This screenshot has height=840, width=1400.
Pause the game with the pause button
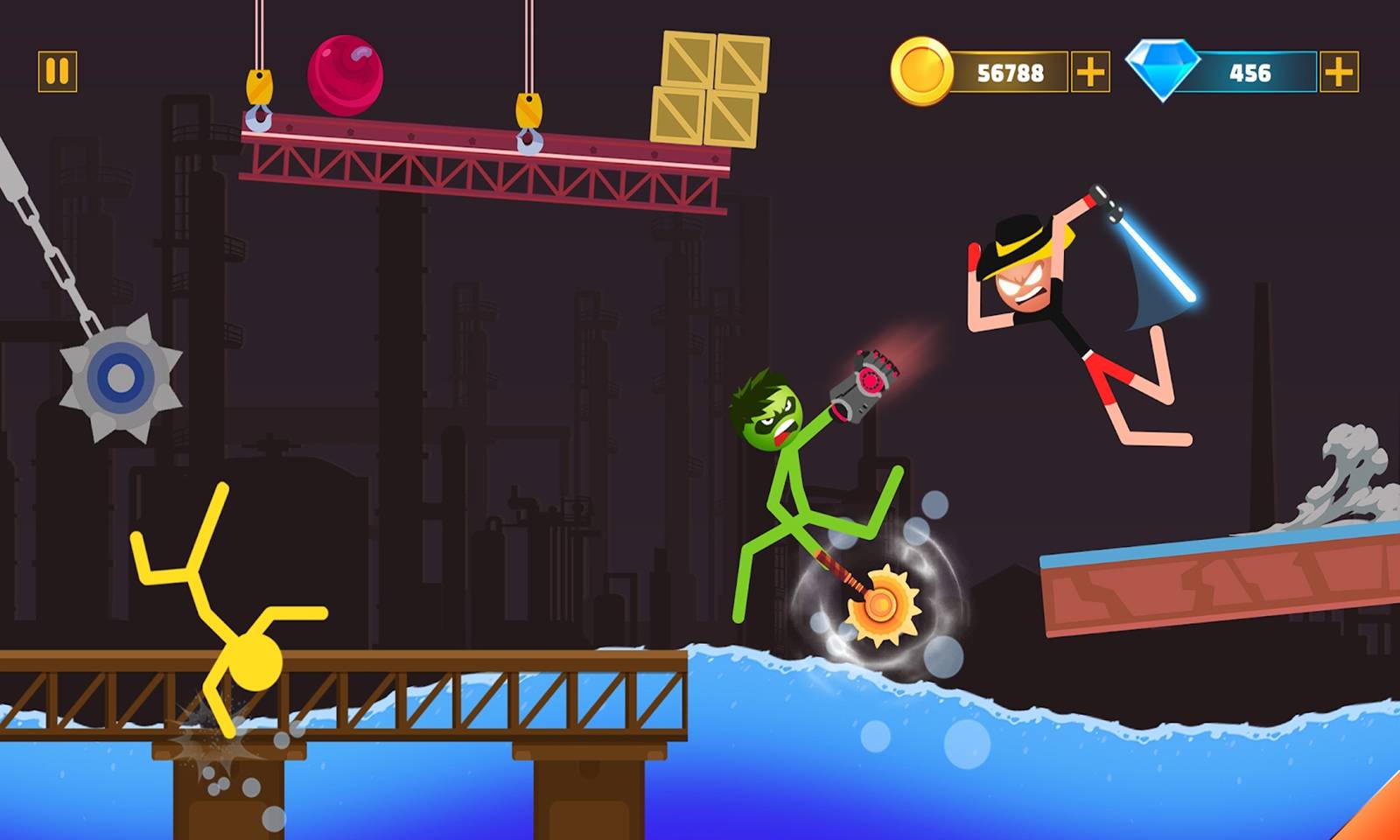coord(58,72)
